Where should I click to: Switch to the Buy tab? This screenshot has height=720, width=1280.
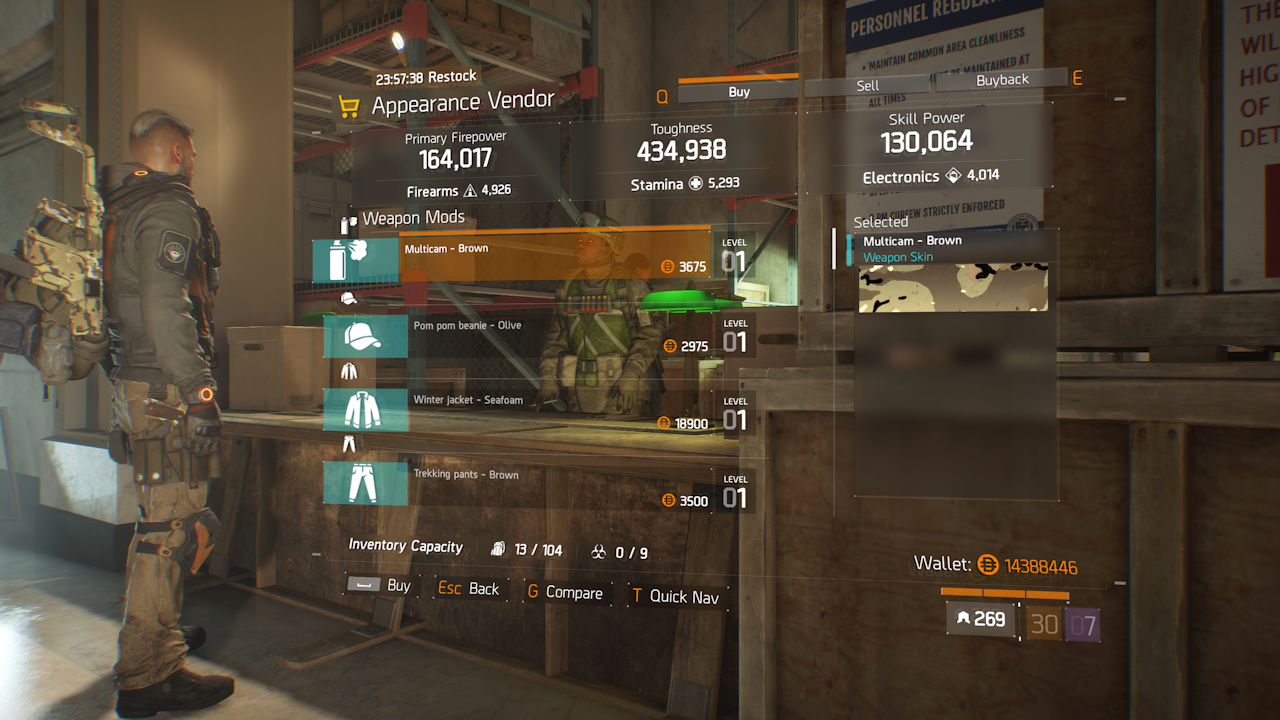point(739,92)
